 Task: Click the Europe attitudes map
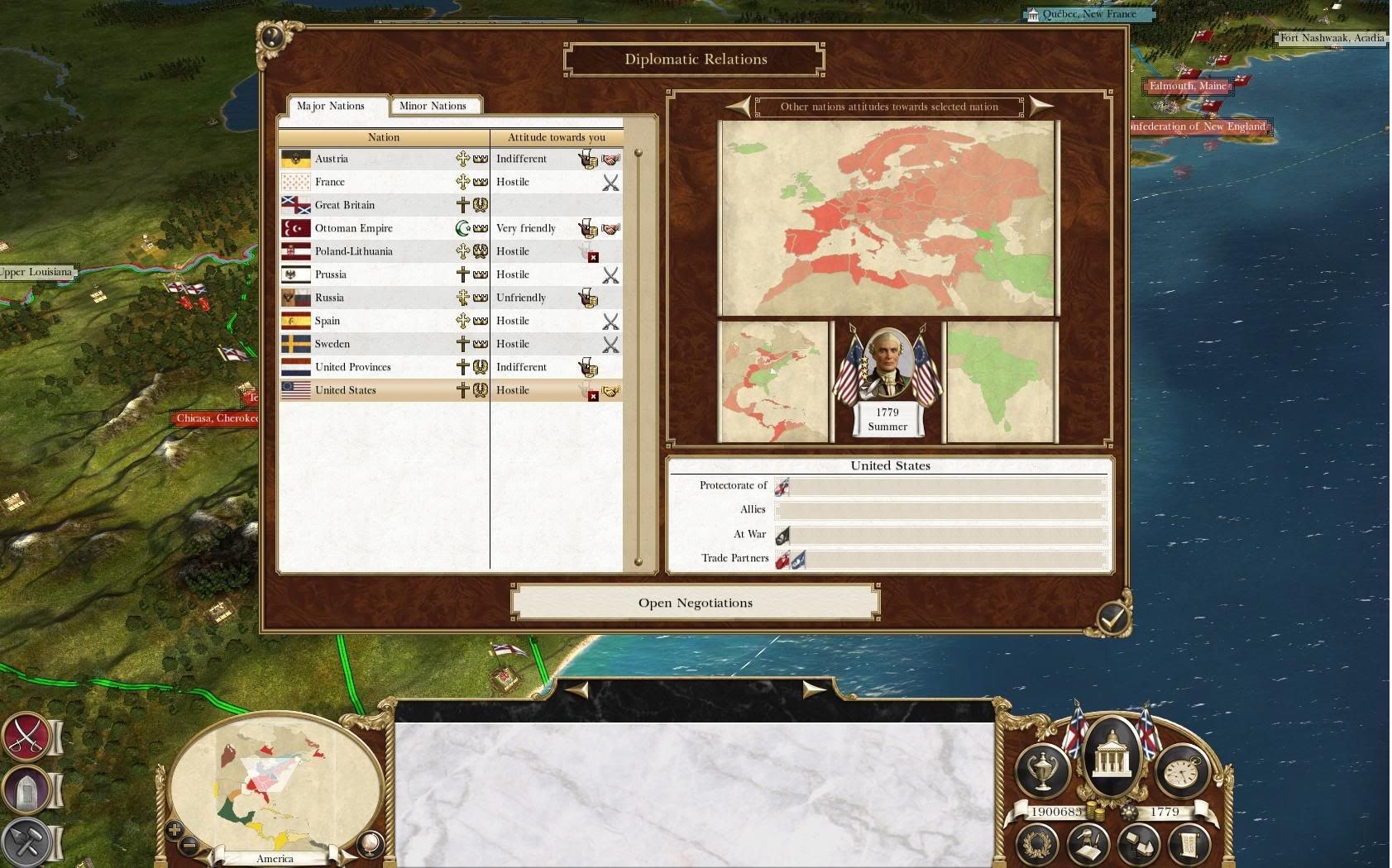[x=888, y=218]
